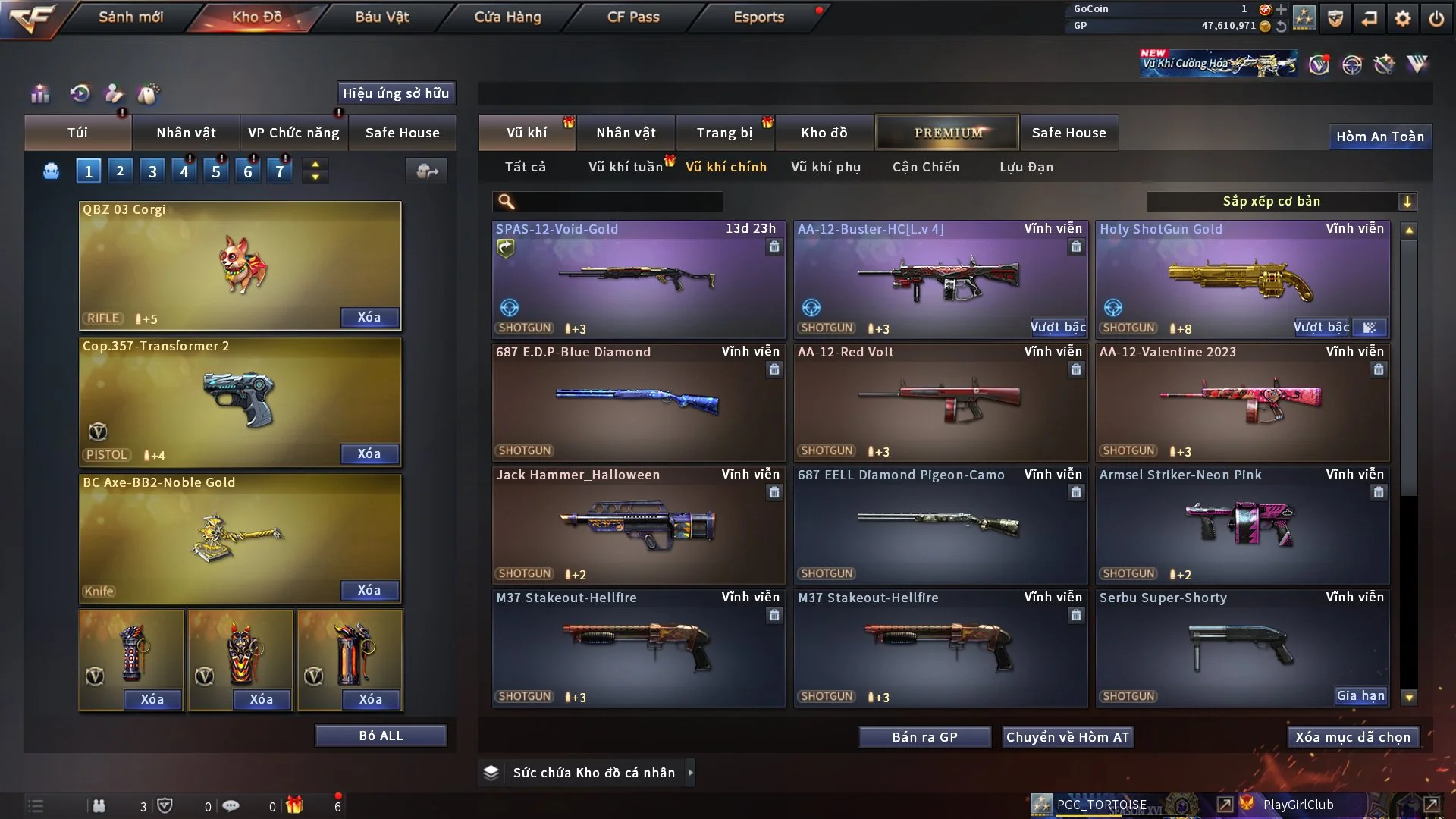
Task: Click the weapon search field
Action: [618, 201]
